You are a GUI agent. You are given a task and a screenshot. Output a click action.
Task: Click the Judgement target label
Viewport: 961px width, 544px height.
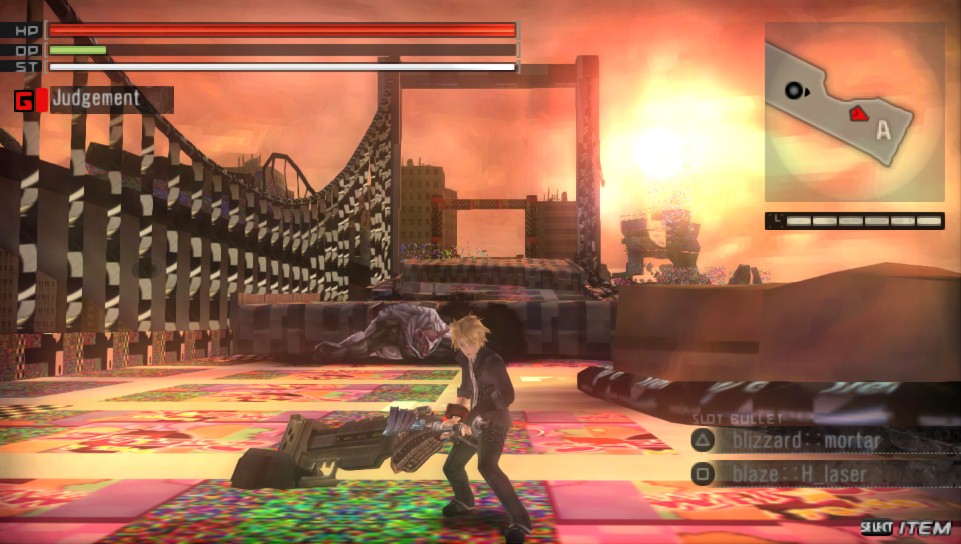(x=96, y=99)
